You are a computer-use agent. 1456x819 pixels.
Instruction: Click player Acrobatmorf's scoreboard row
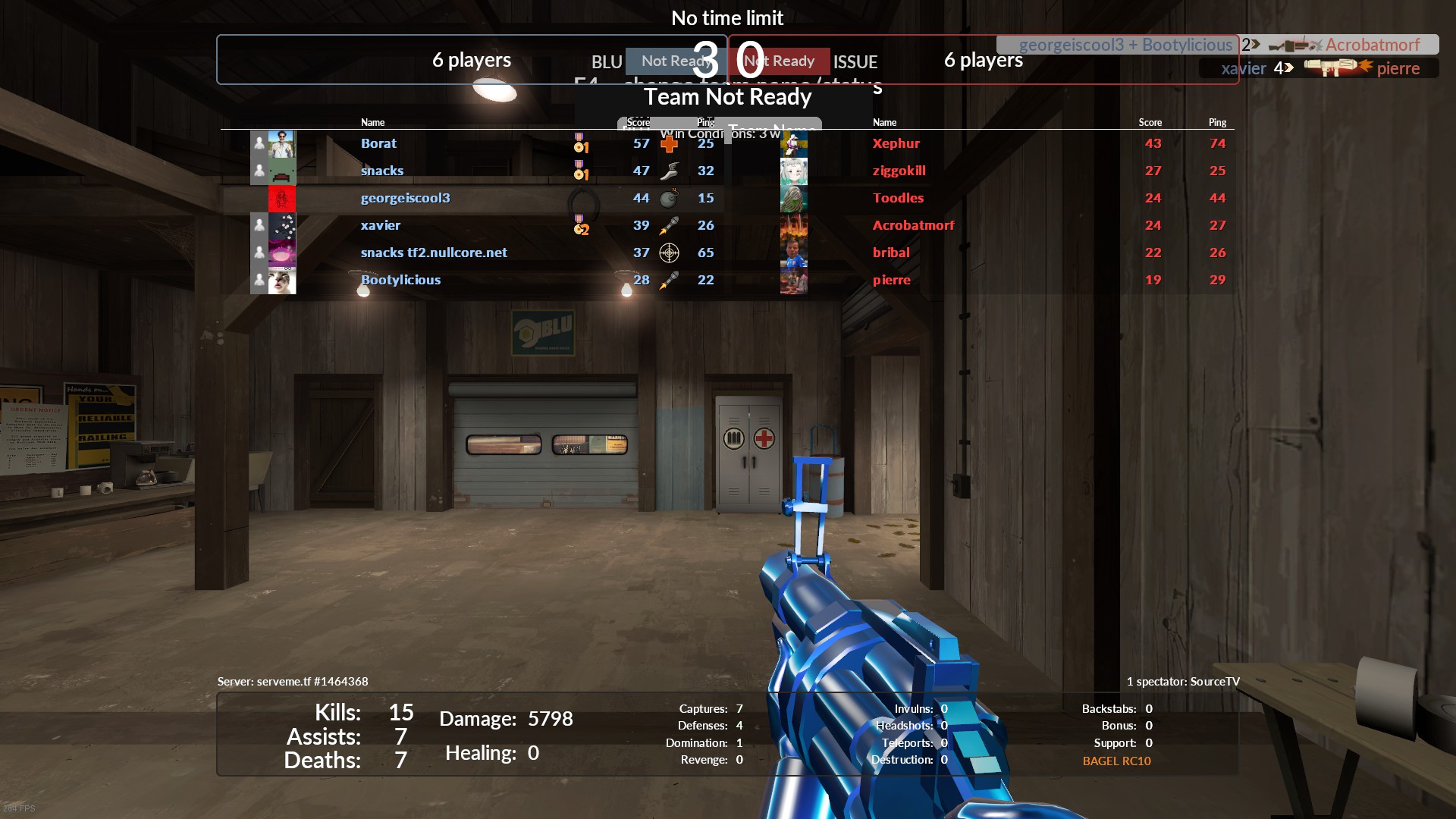click(x=913, y=225)
